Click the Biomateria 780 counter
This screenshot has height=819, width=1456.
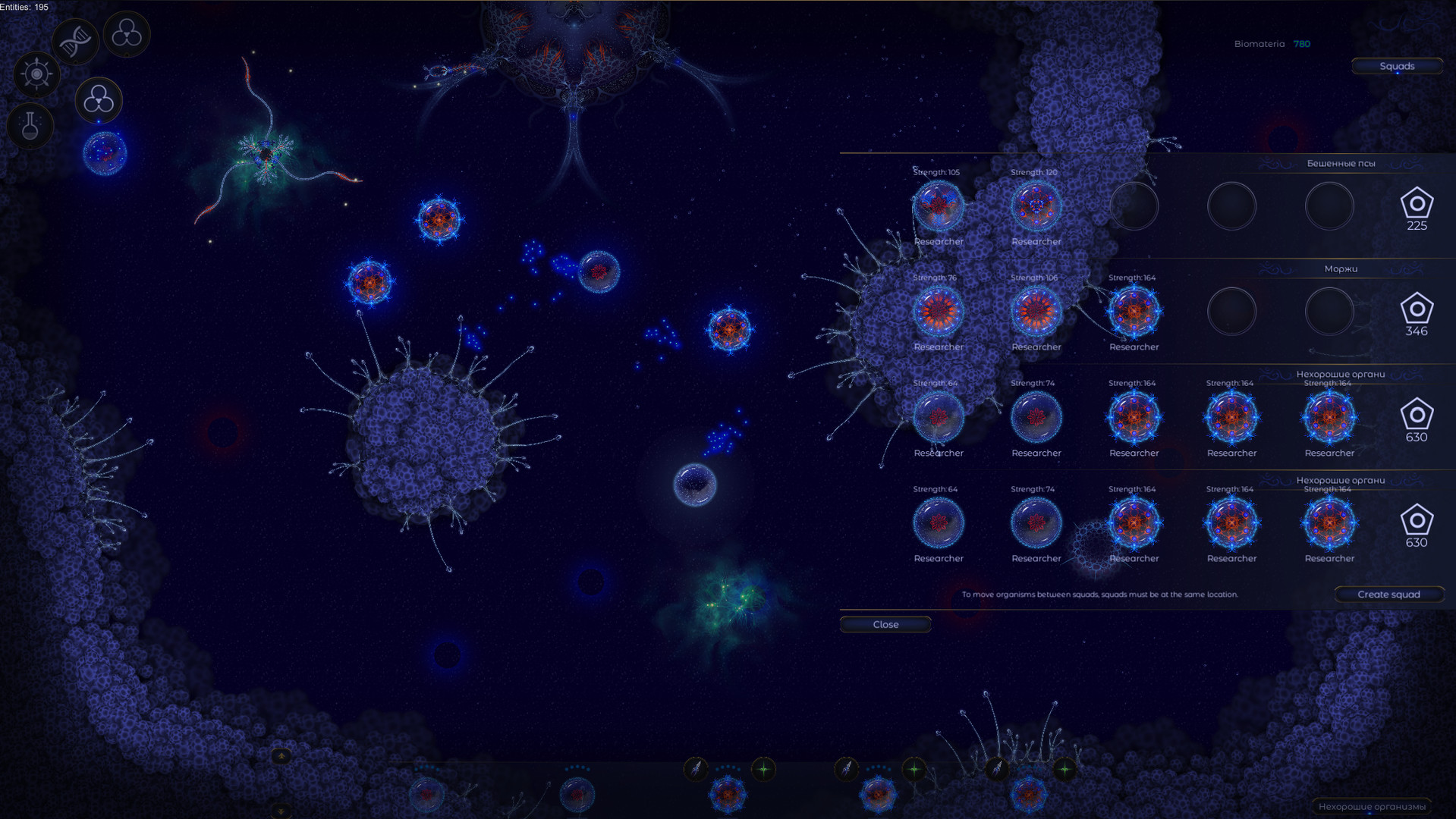(x=1274, y=43)
